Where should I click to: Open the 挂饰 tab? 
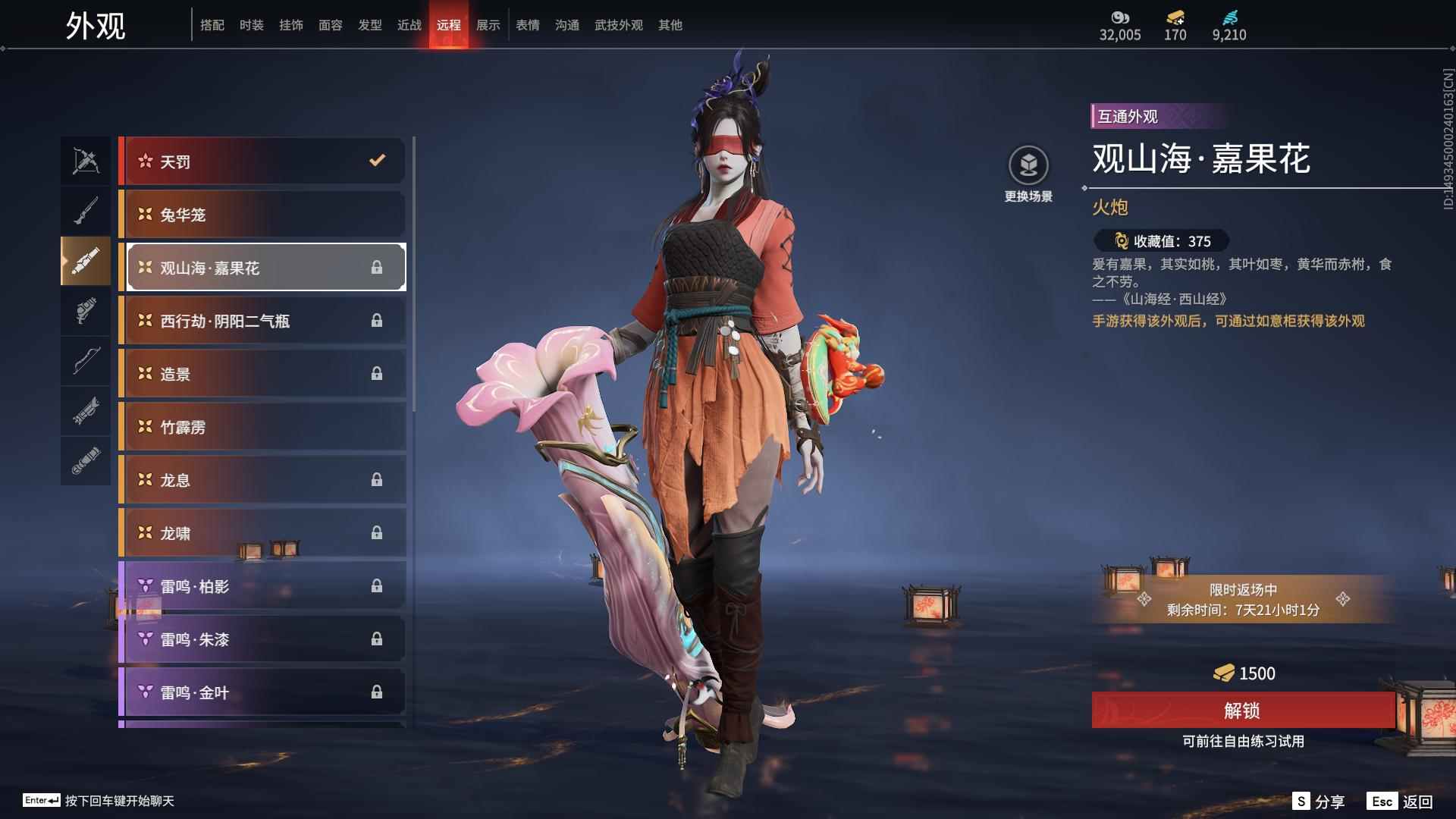point(291,25)
